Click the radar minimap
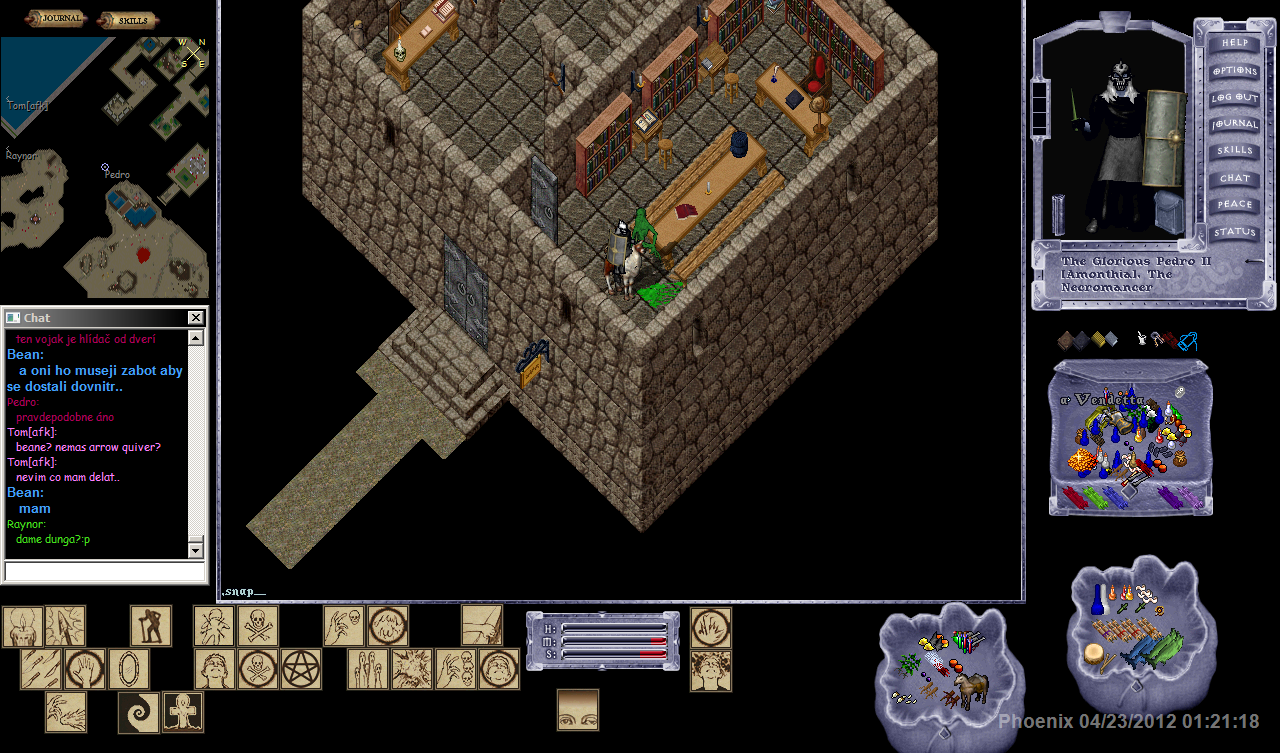 [104, 168]
